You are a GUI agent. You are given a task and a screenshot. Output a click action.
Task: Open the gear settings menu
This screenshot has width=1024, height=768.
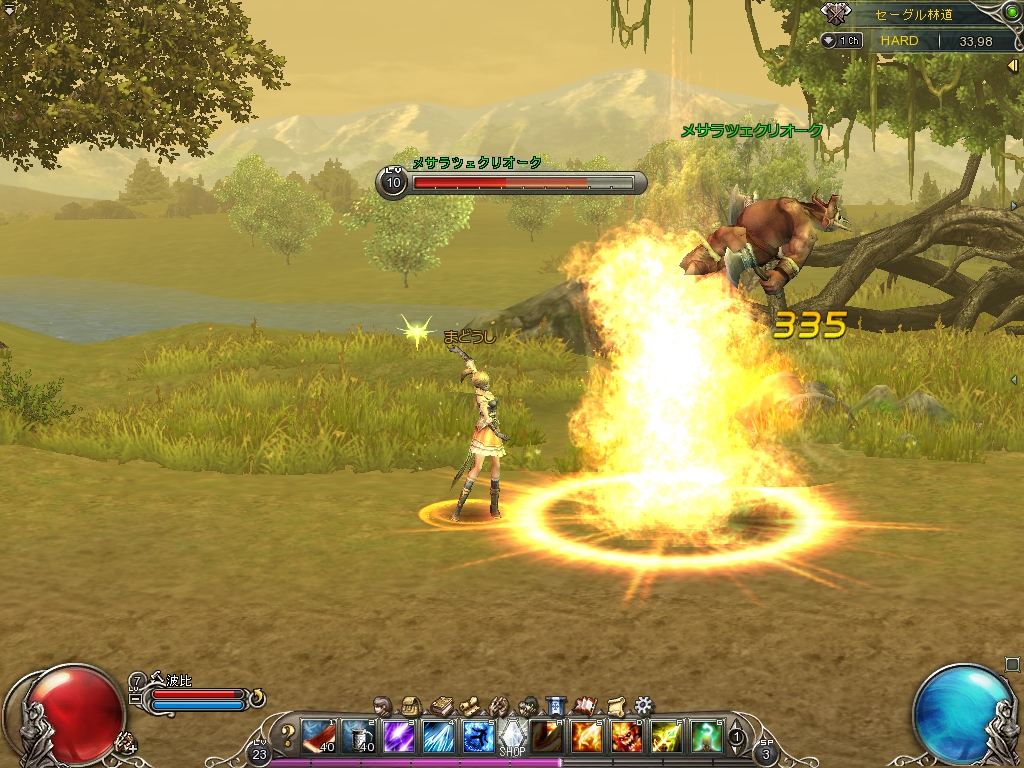pyautogui.click(x=644, y=706)
